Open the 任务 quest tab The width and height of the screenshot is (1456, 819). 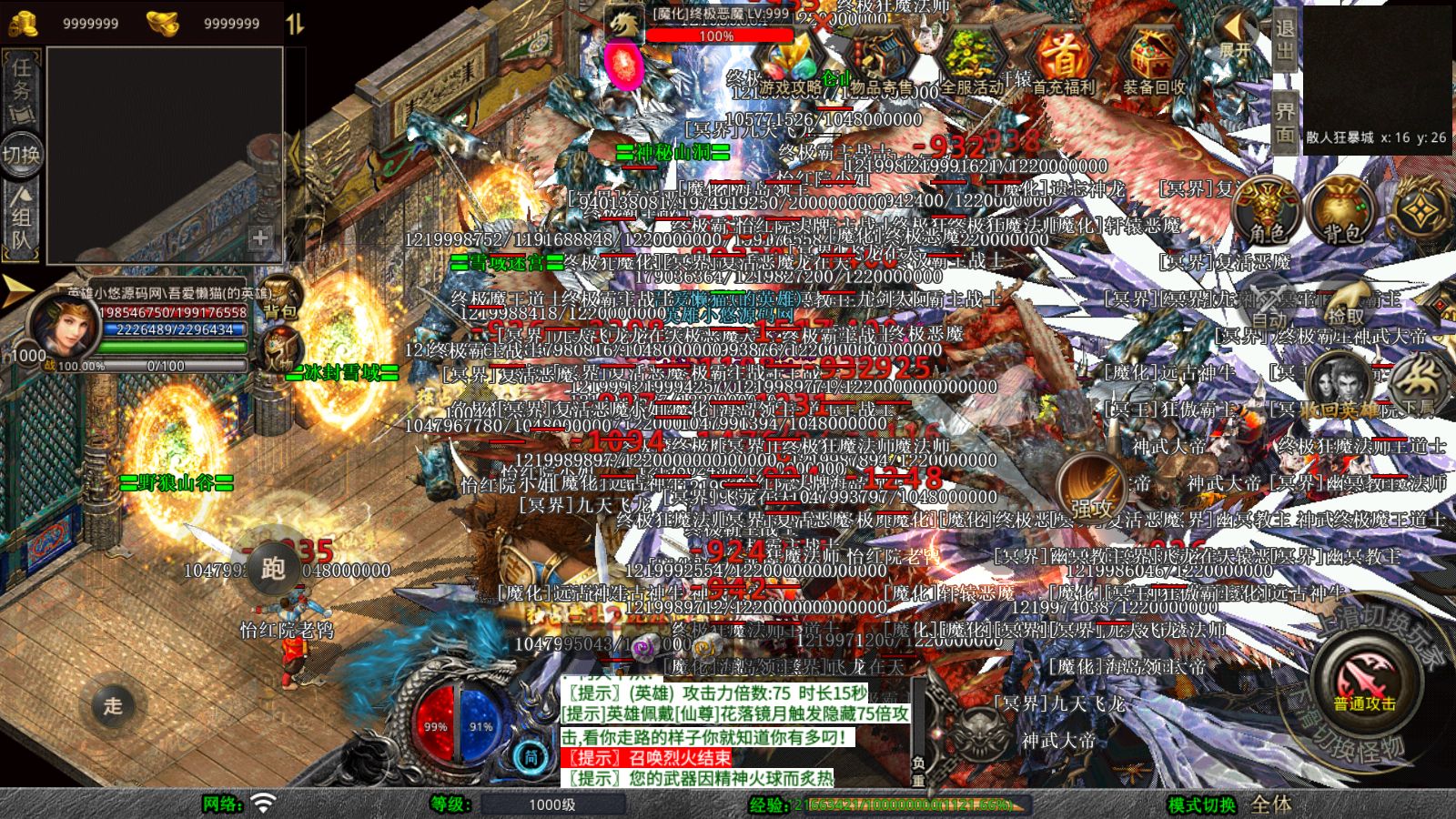(x=23, y=88)
